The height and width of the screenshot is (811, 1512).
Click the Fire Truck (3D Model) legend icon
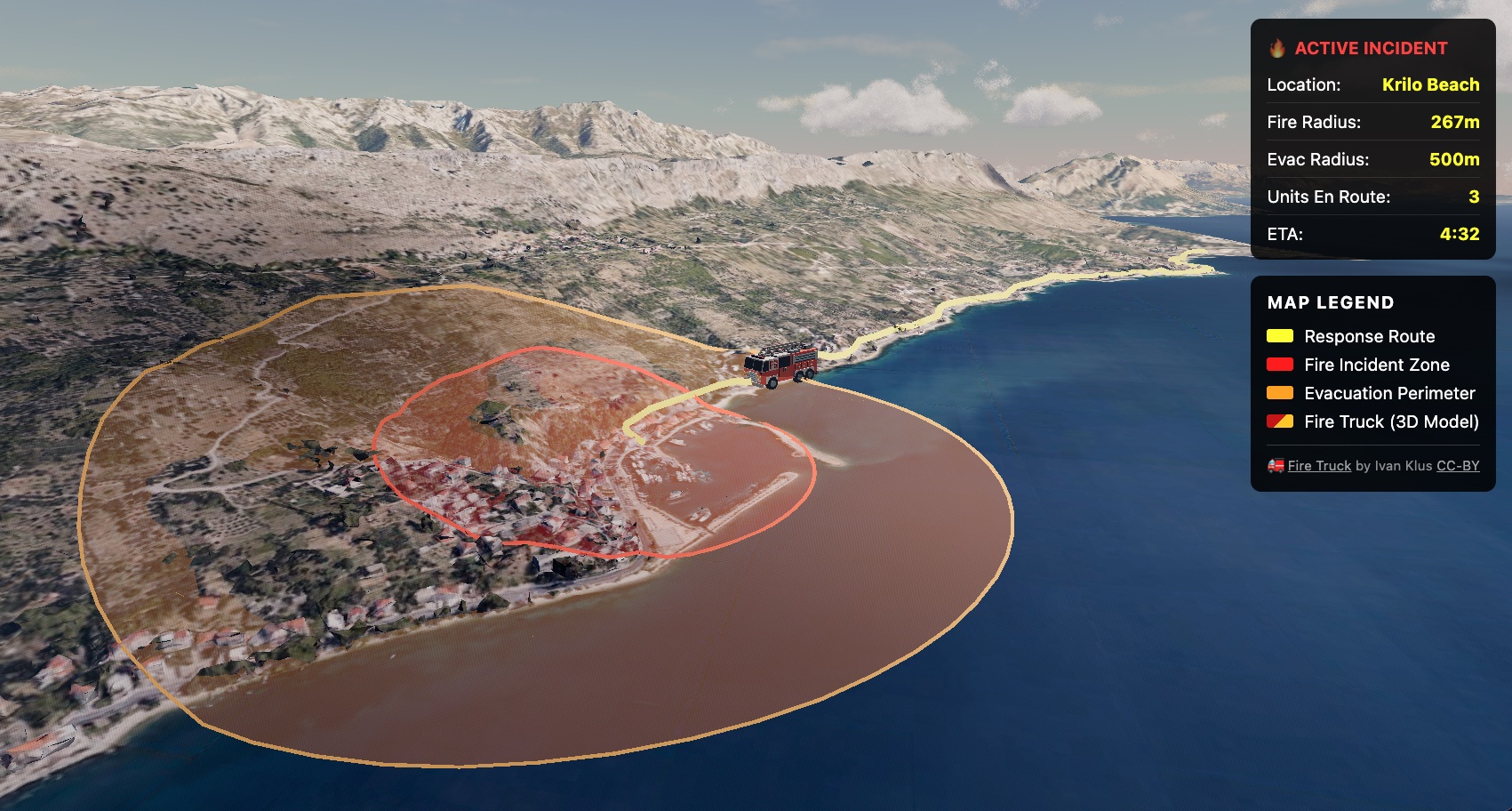click(x=1278, y=422)
